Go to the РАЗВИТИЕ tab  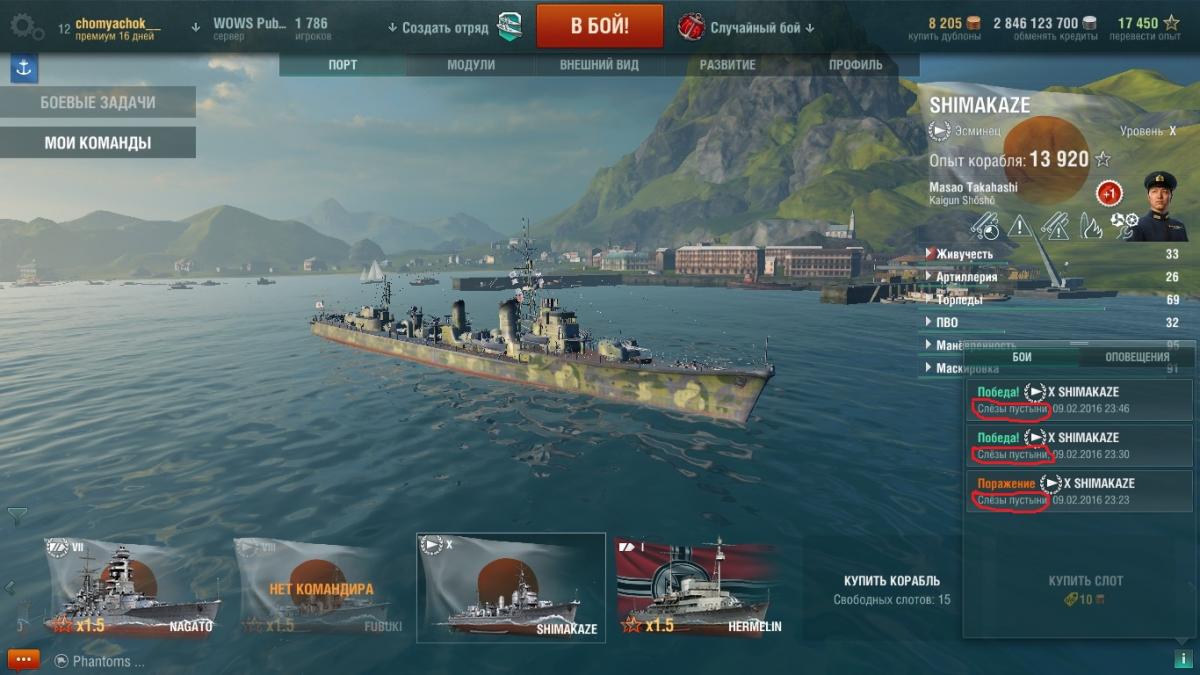tap(727, 65)
